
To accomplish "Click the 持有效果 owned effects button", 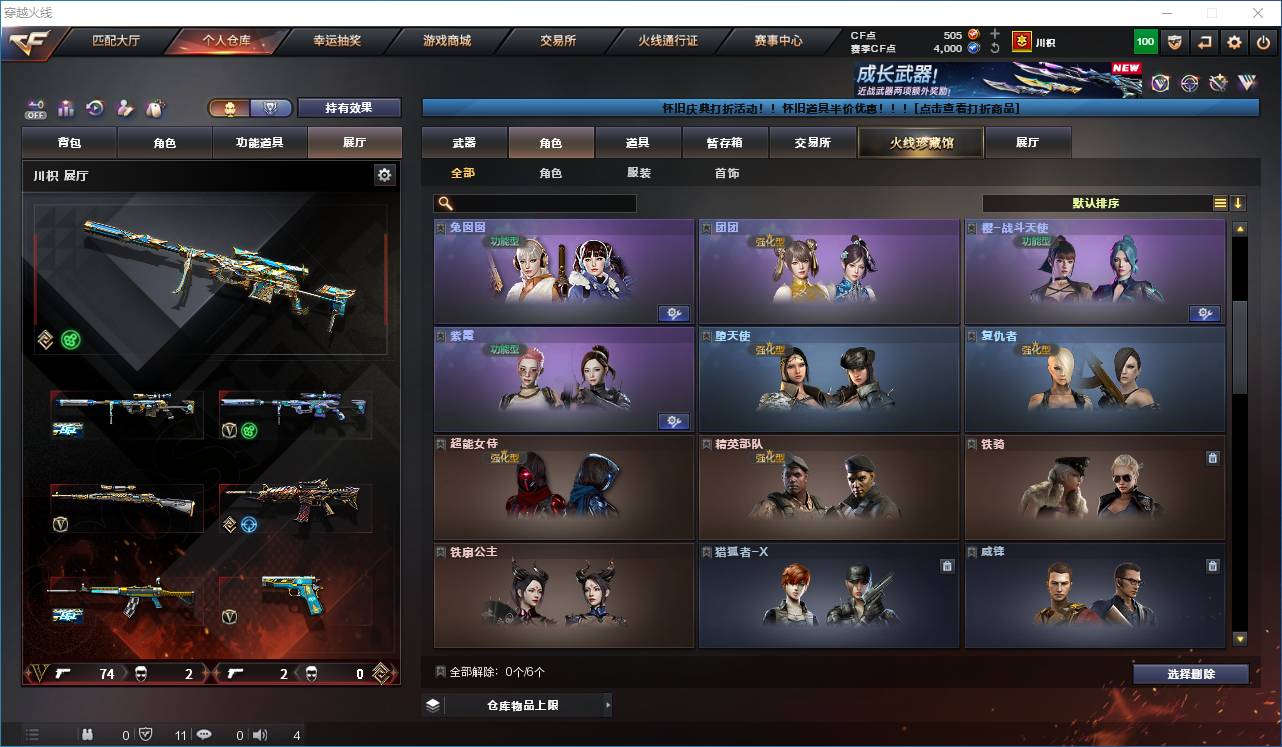I will click(348, 108).
